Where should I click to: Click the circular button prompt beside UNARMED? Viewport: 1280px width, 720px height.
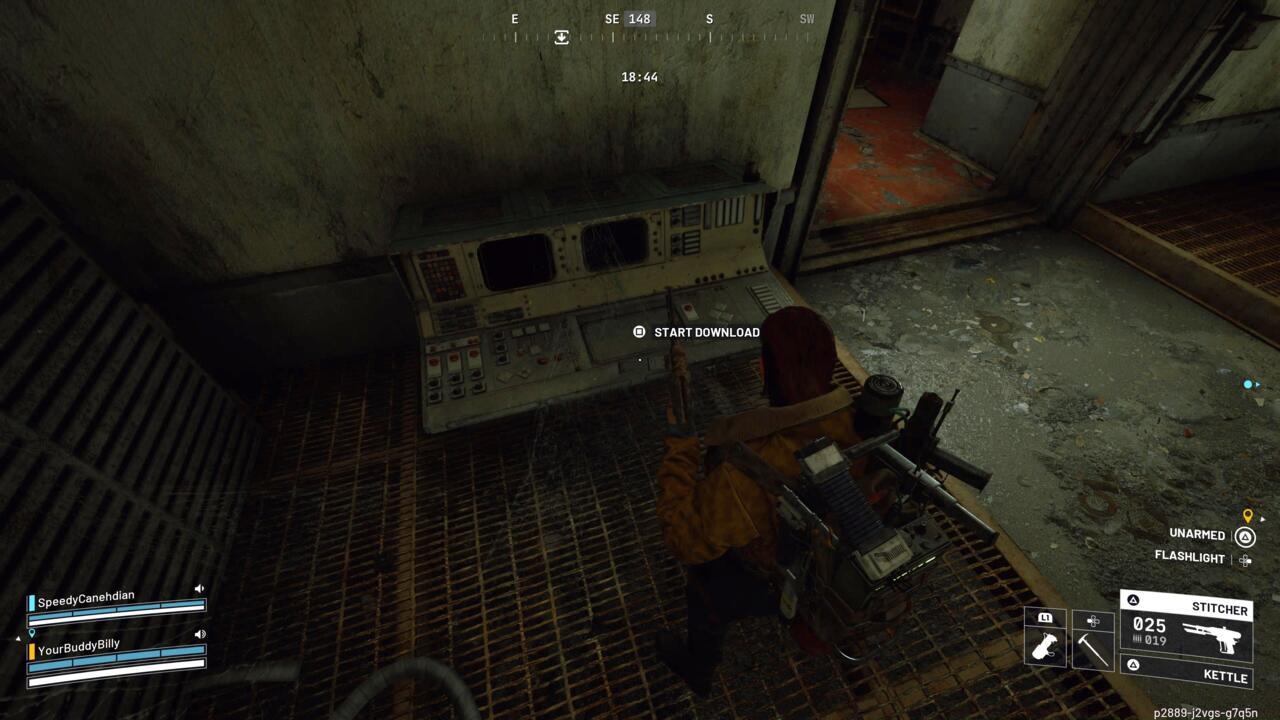click(1245, 538)
